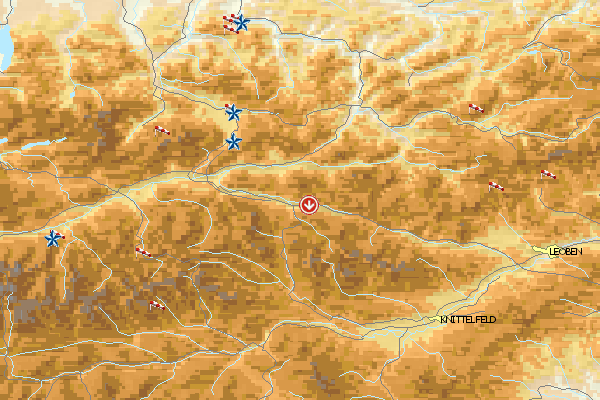Select the Knittelfeld town label
Screen dimensions: 600x400
pyautogui.click(x=467, y=320)
